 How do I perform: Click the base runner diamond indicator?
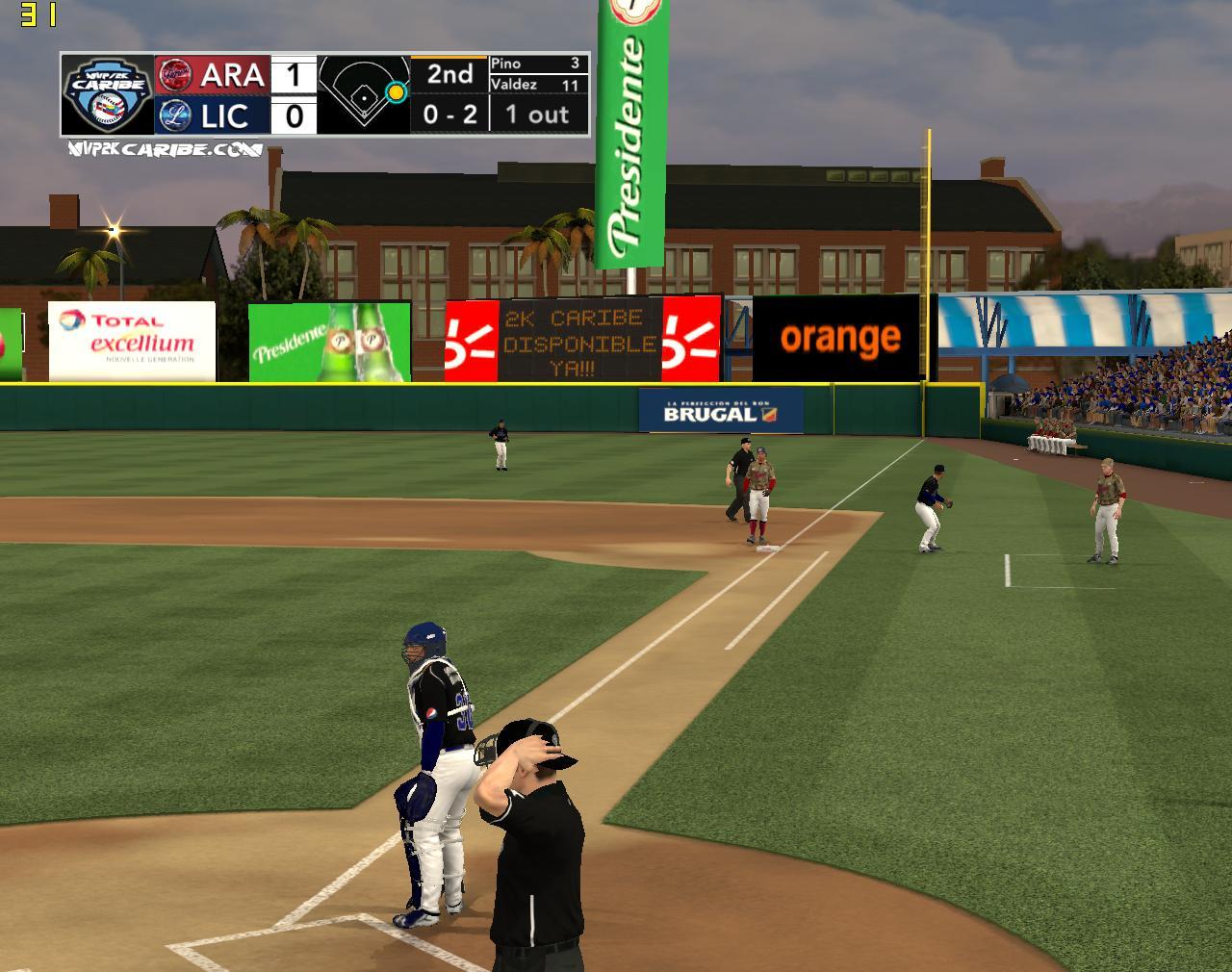tap(364, 94)
